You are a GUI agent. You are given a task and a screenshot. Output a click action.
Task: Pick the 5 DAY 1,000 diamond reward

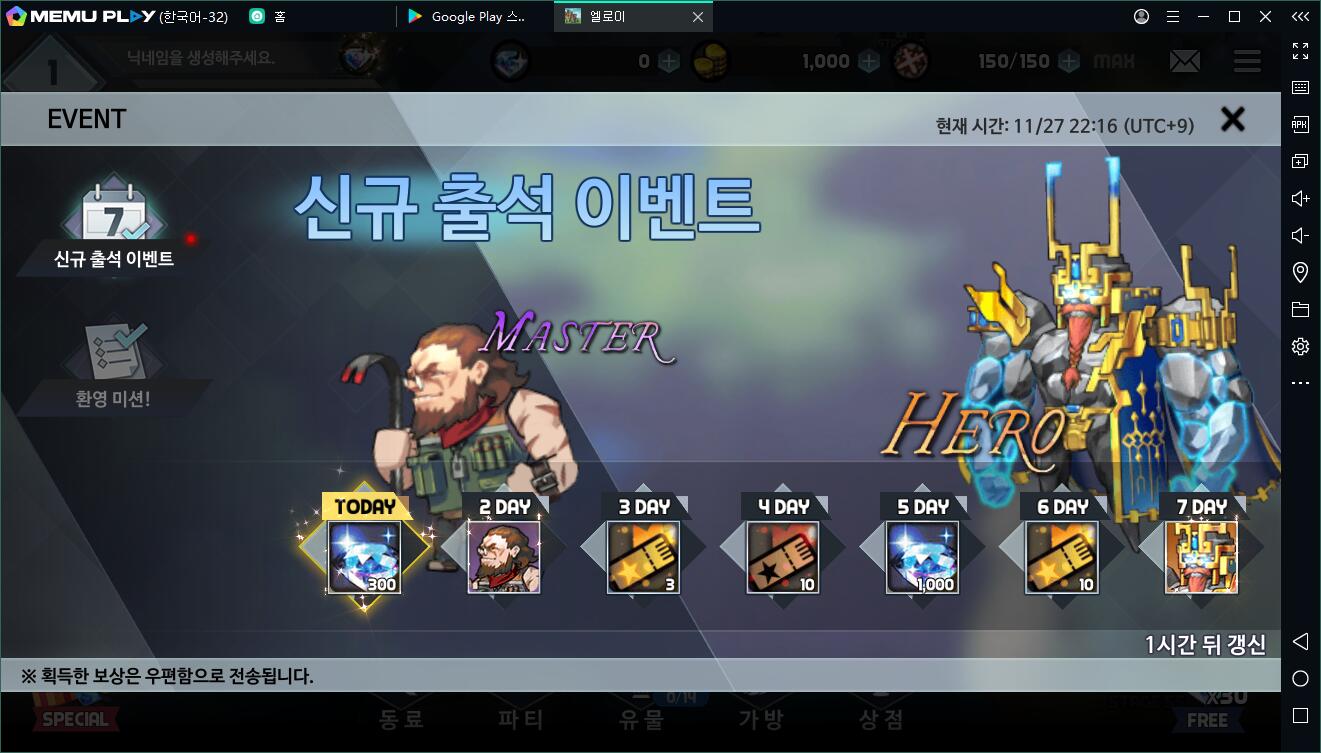click(923, 556)
